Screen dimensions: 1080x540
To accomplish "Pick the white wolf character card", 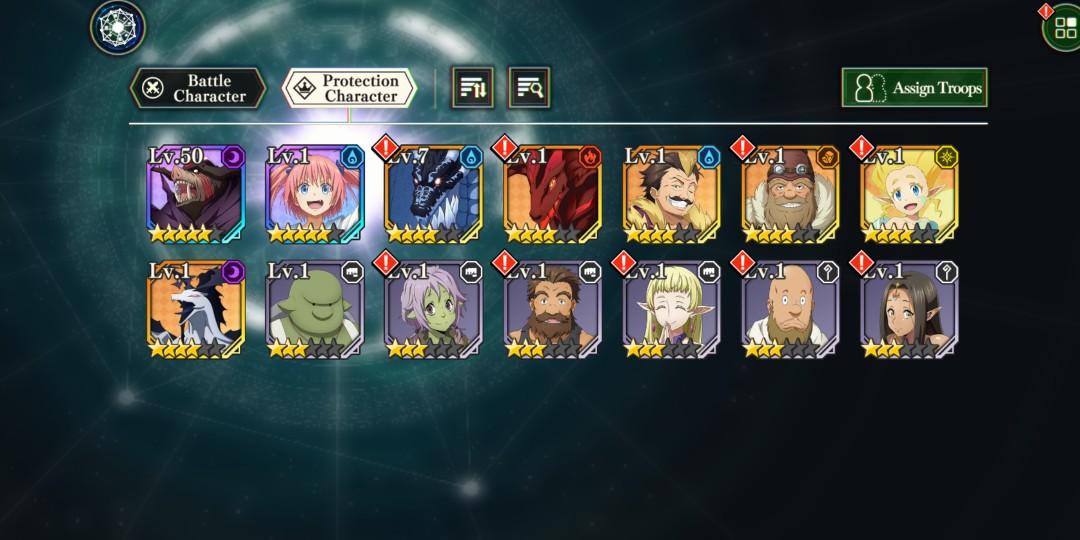I will pyautogui.click(x=196, y=309).
